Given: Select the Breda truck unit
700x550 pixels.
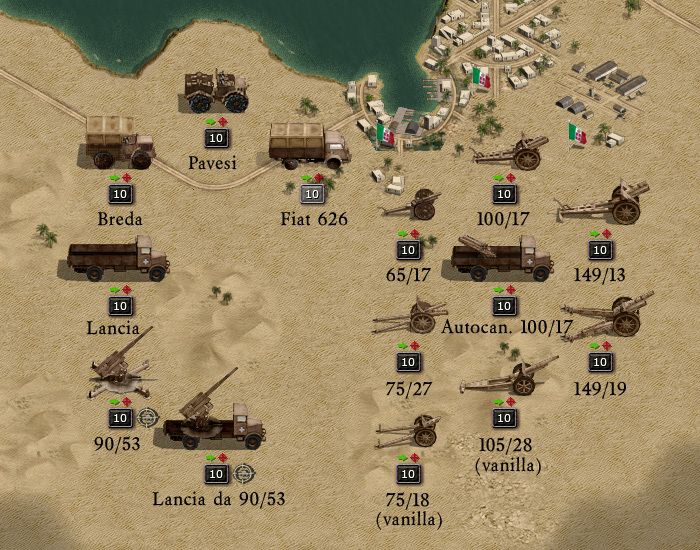Looking at the screenshot, I should (118, 142).
